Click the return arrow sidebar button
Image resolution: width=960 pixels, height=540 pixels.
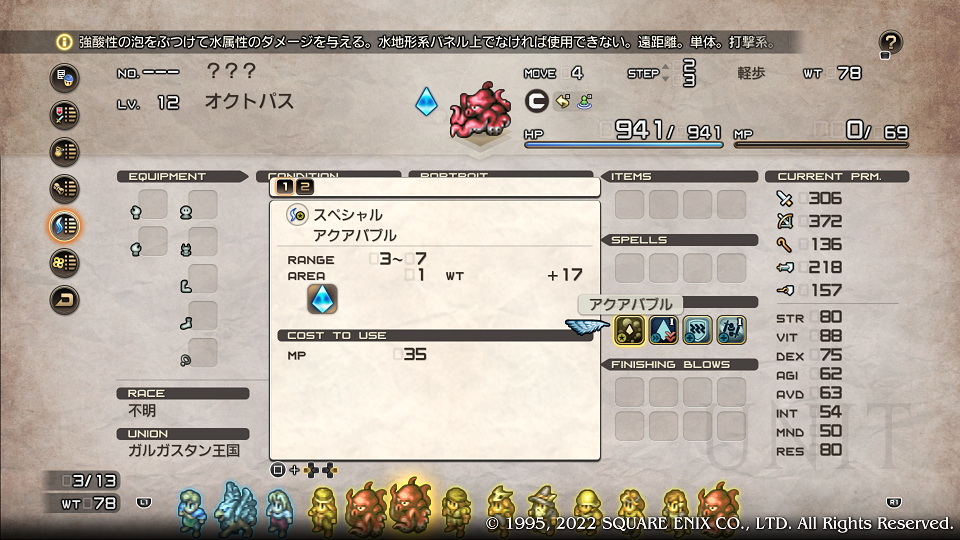point(65,299)
